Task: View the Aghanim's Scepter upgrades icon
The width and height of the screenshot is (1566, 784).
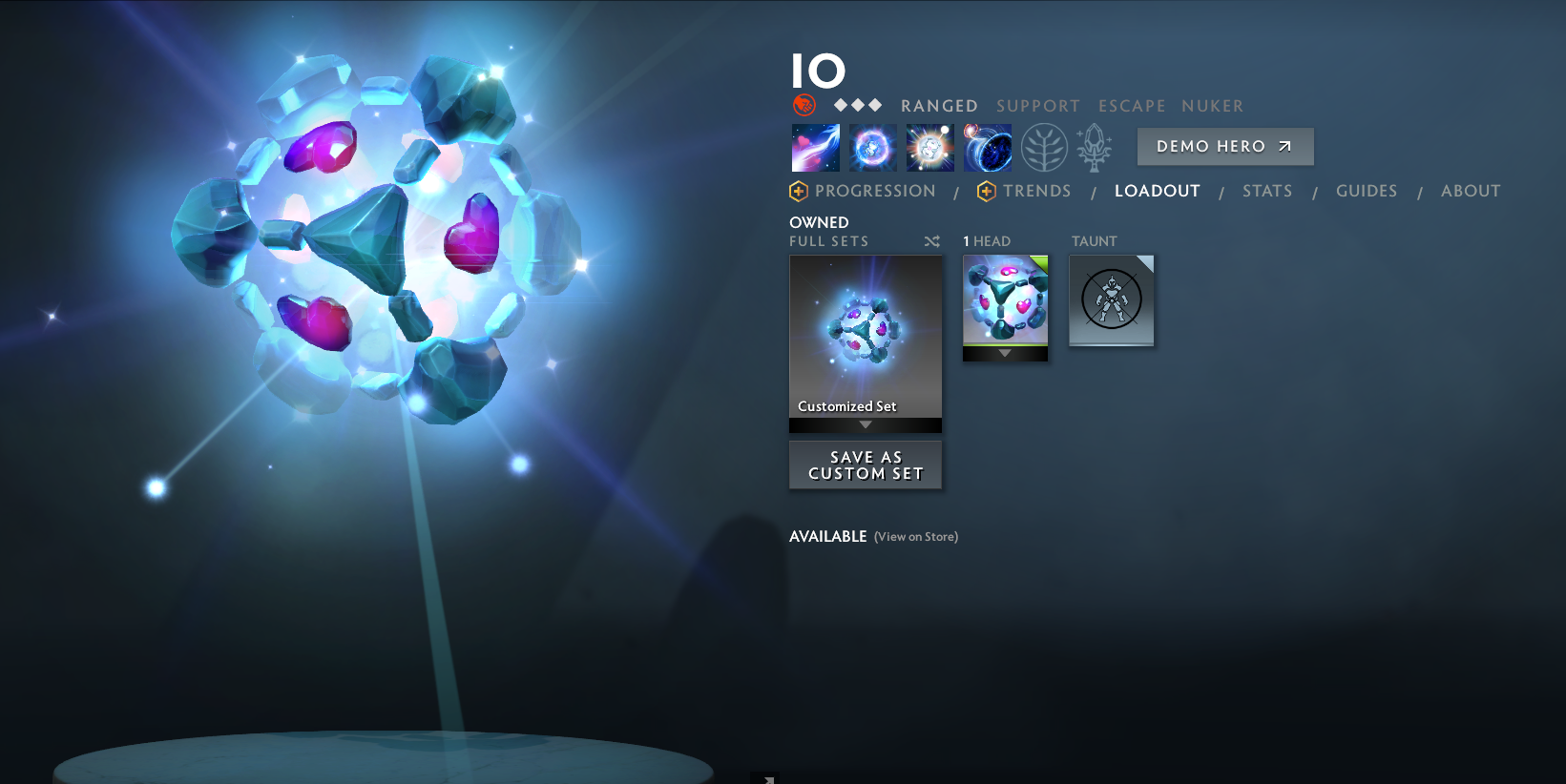Action: tap(1095, 147)
